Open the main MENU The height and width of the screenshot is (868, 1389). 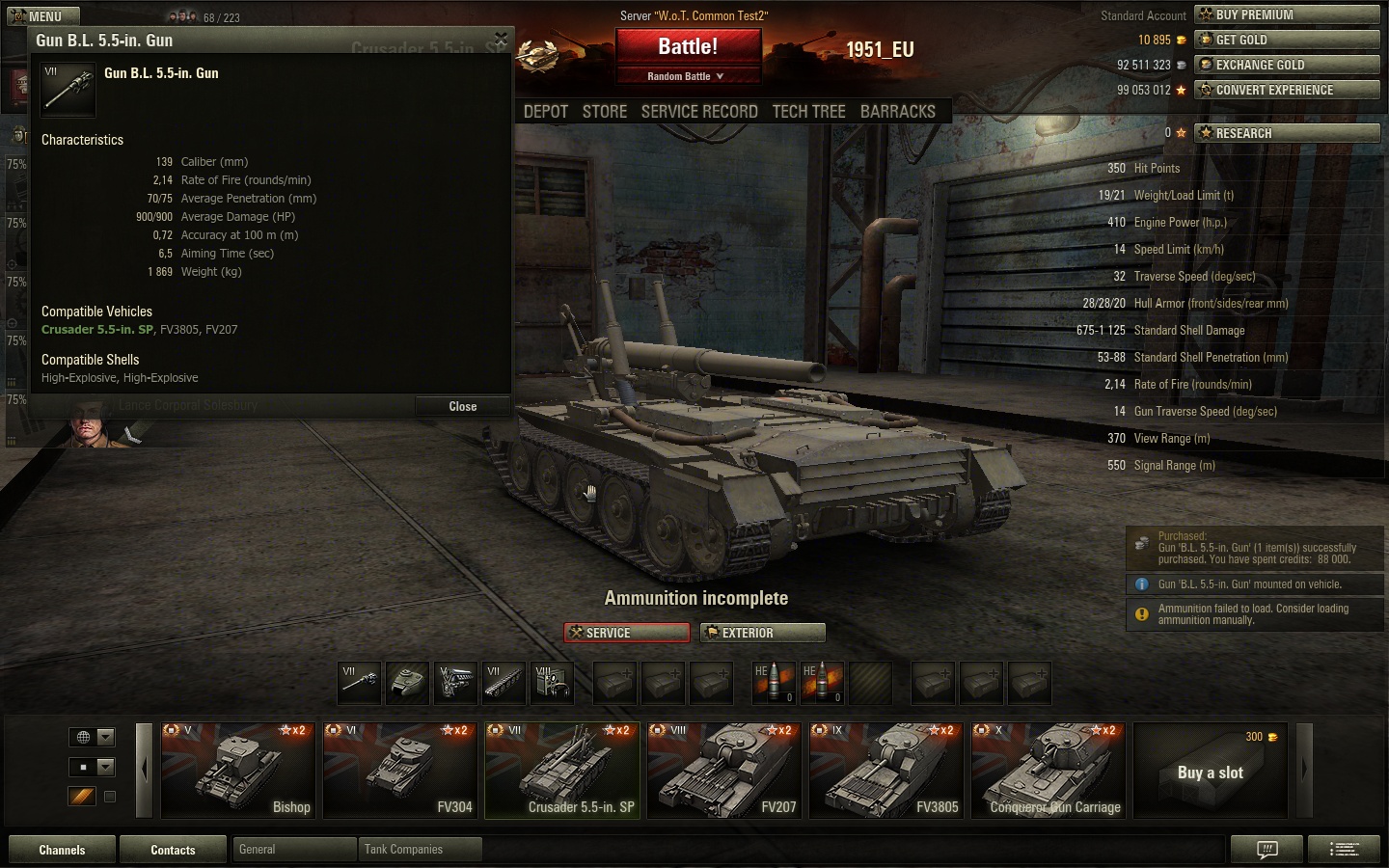[43, 16]
